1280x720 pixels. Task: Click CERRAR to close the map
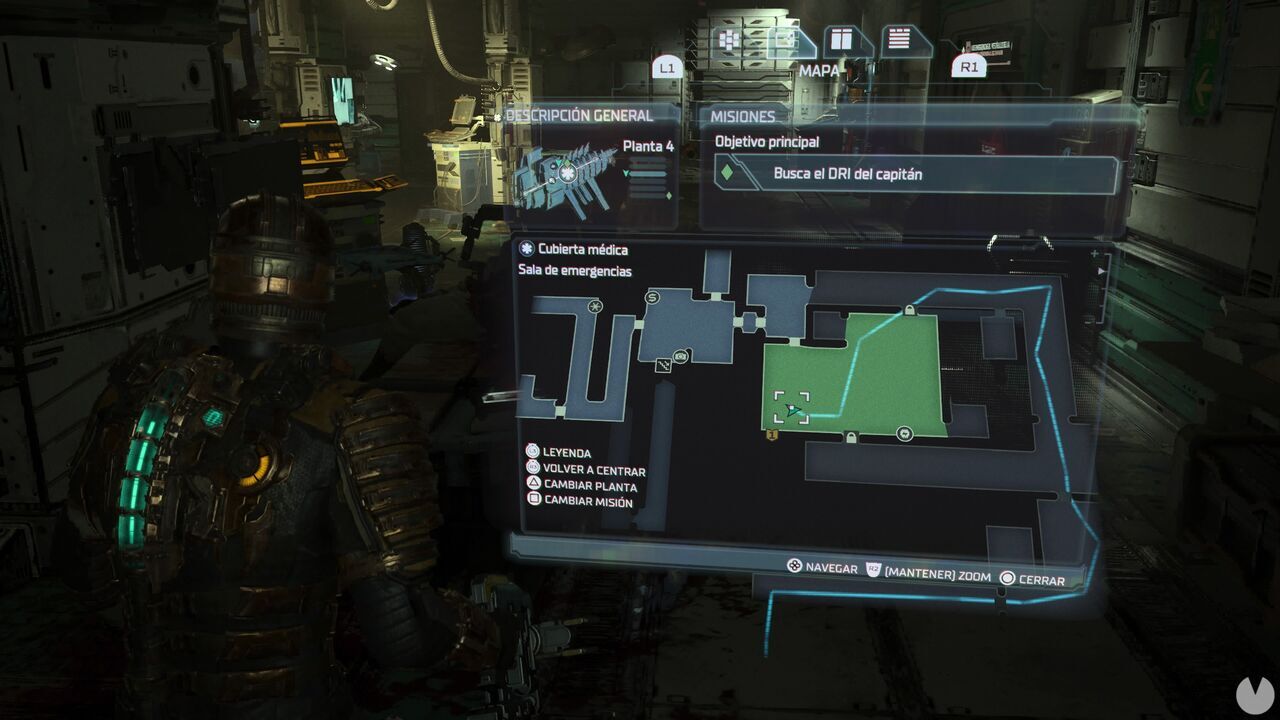(1038, 577)
